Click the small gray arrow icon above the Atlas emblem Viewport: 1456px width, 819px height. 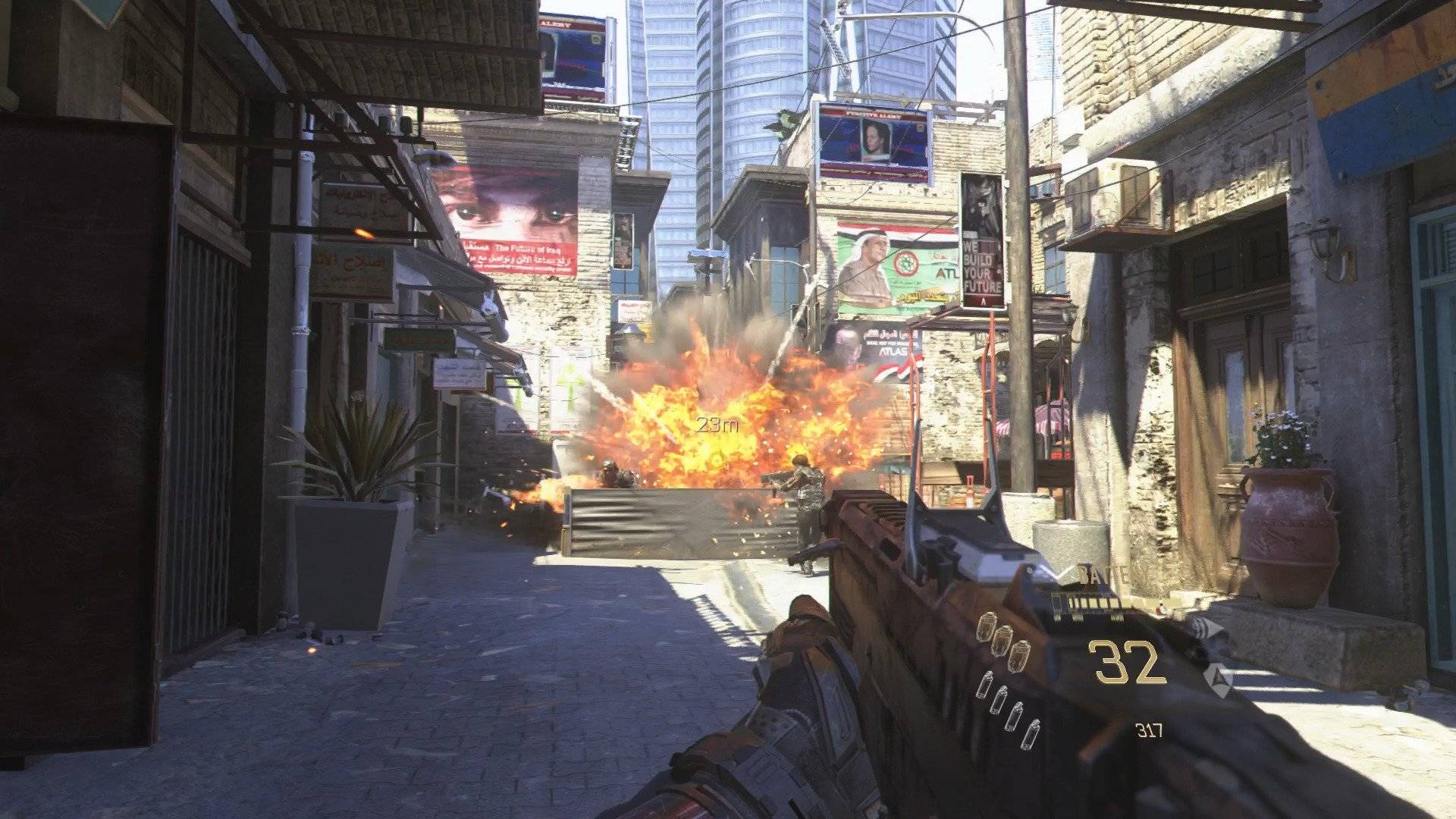(x=1207, y=628)
